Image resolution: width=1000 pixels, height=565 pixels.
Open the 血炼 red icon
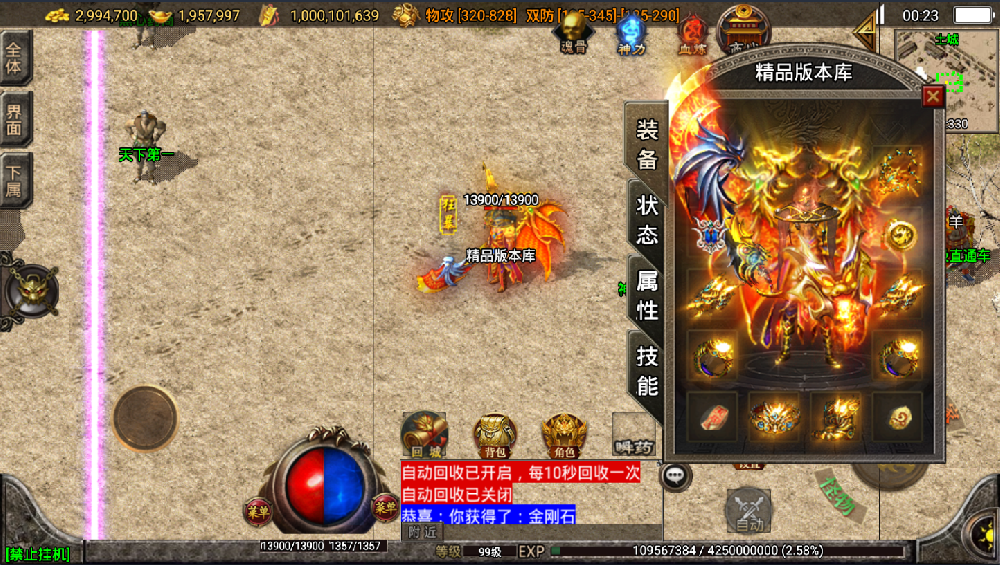(691, 32)
